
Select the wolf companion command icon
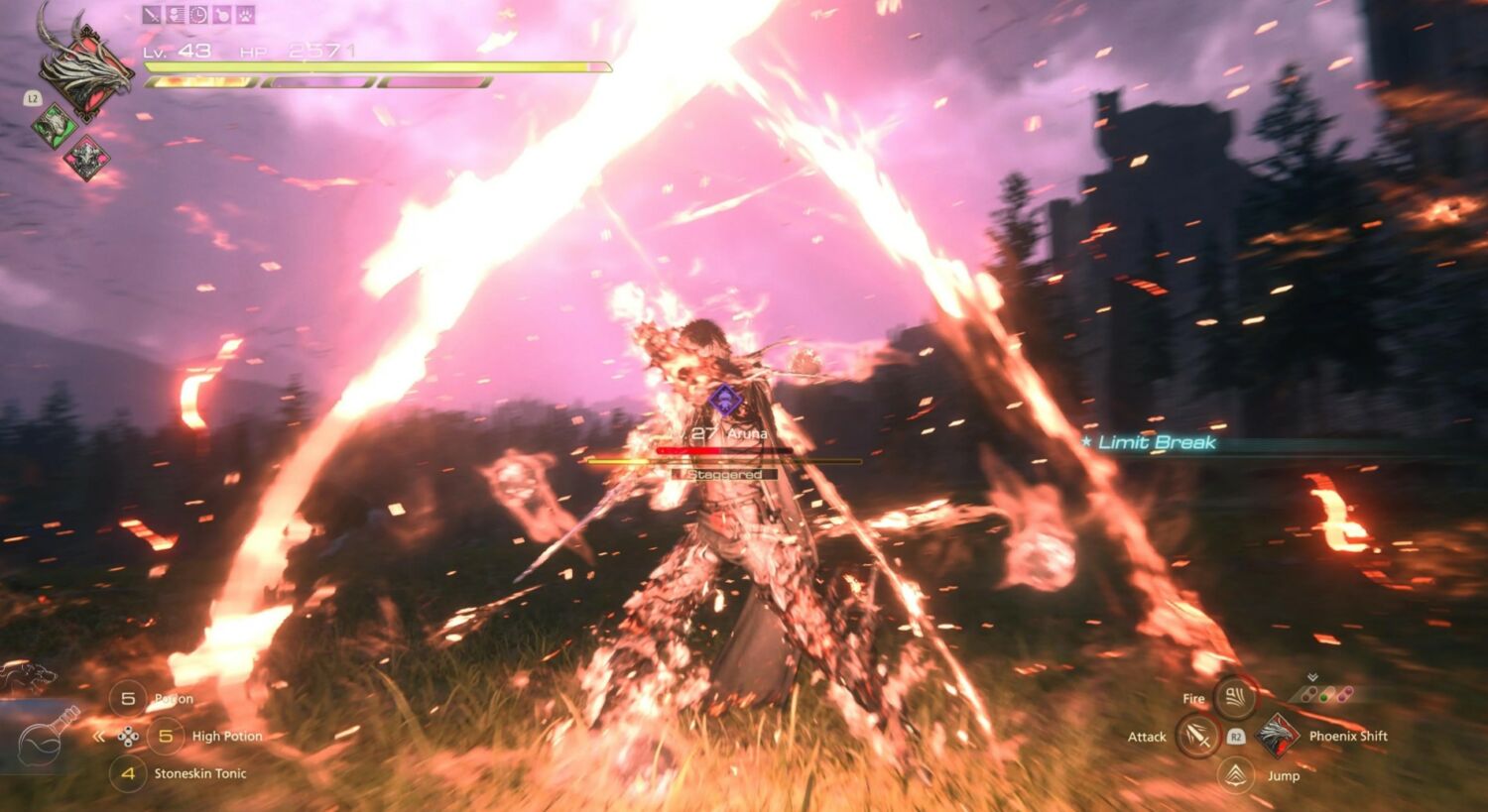28,678
